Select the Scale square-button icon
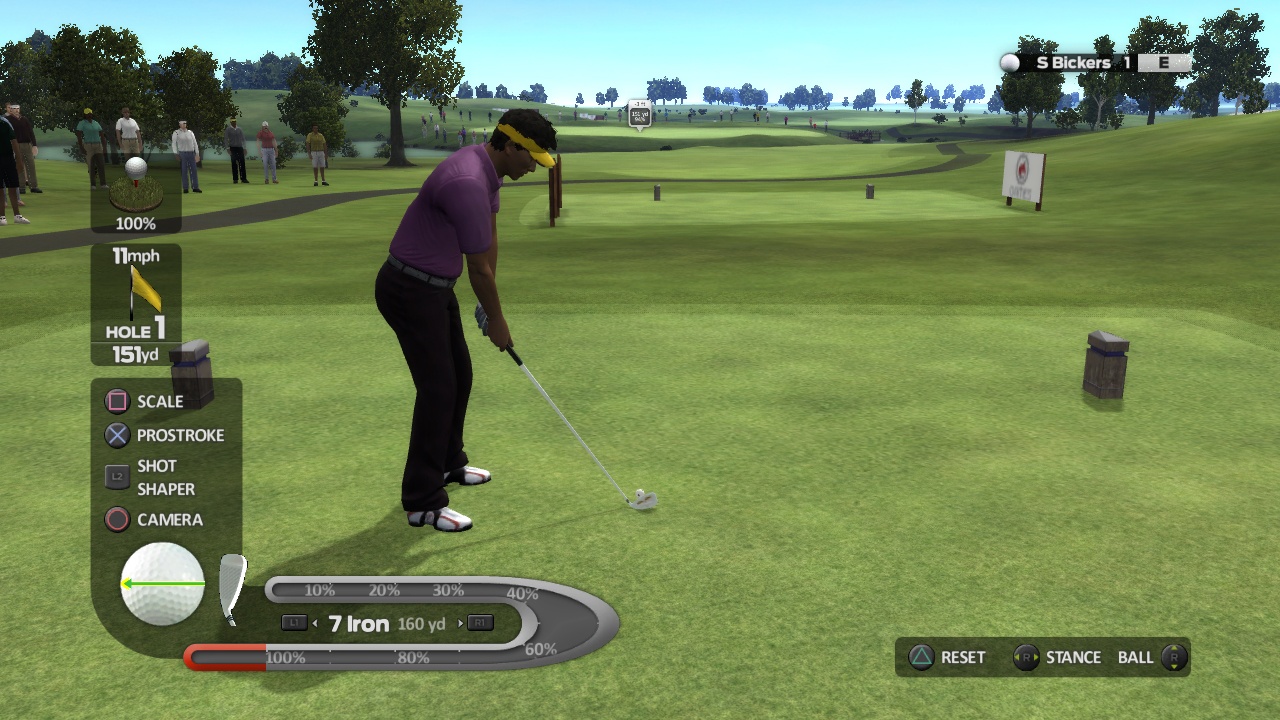Image resolution: width=1280 pixels, height=720 pixels. coord(117,401)
